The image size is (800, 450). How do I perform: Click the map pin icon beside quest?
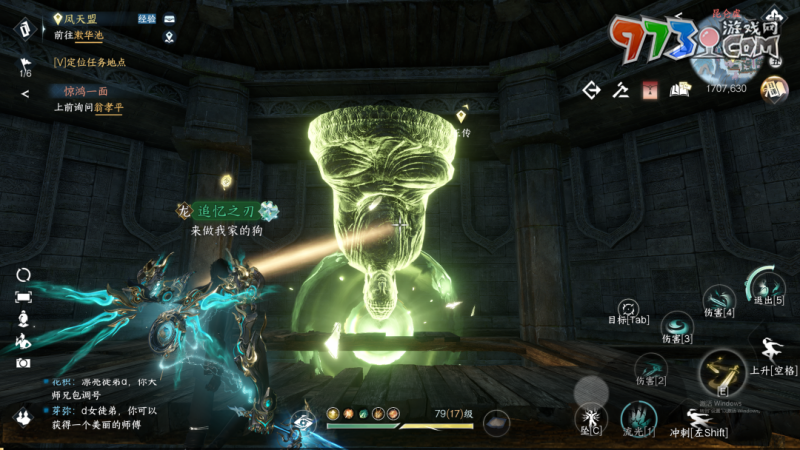169,38
